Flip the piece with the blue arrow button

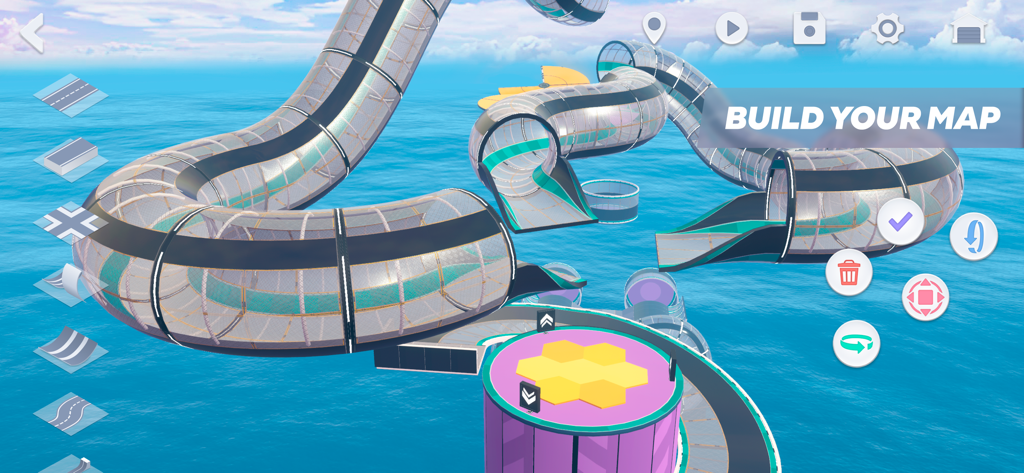click(973, 237)
